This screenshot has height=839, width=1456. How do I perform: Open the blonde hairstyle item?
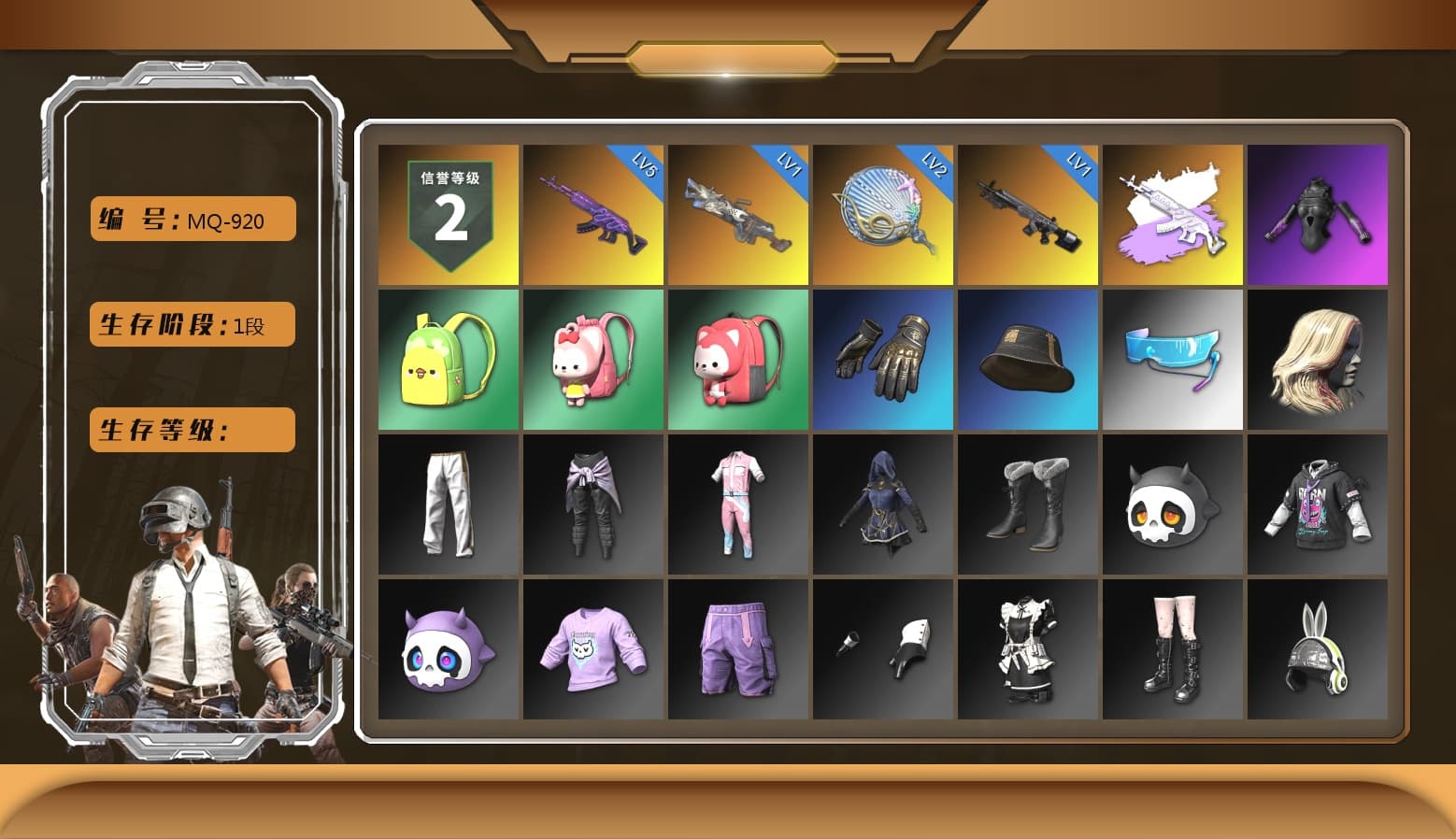click(x=1318, y=360)
